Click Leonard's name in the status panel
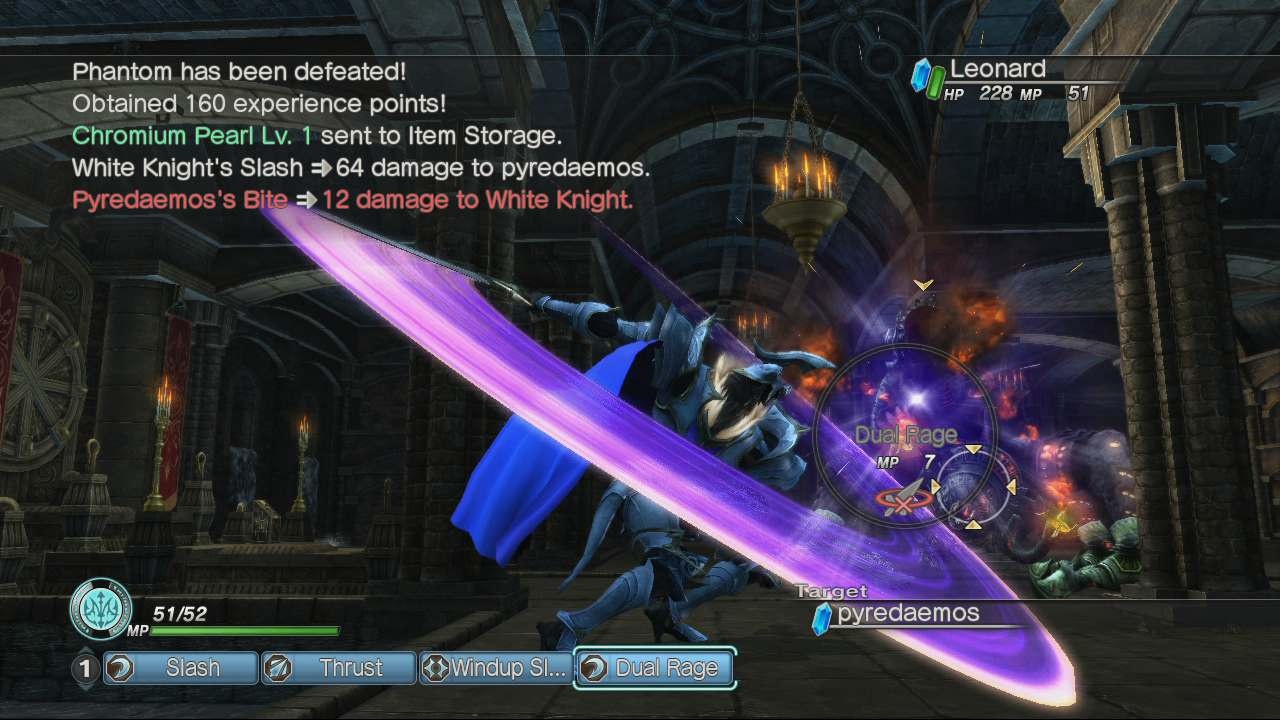Screen dimensions: 1280x720 [1000, 69]
